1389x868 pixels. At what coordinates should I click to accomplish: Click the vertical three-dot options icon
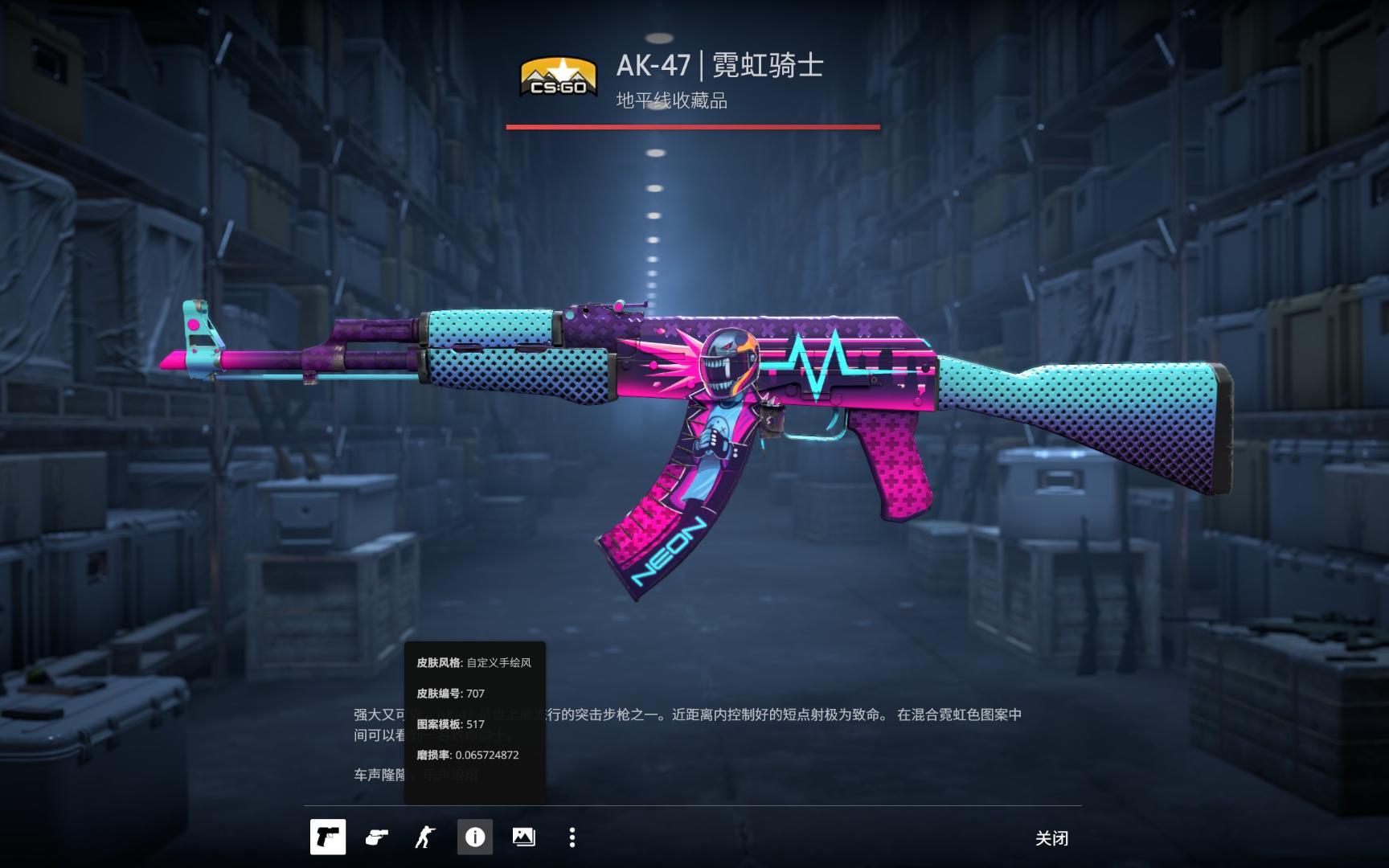[572, 837]
